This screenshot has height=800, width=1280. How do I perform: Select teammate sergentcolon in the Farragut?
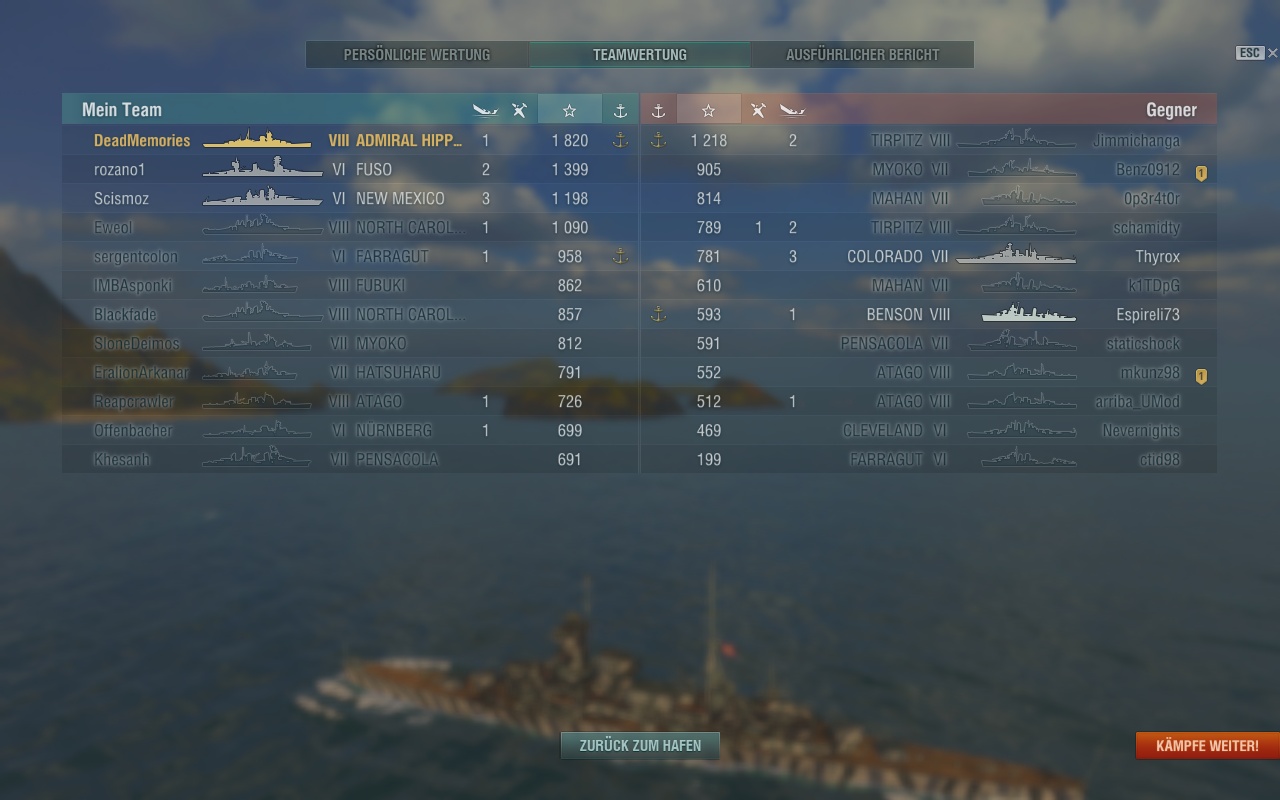(x=135, y=257)
